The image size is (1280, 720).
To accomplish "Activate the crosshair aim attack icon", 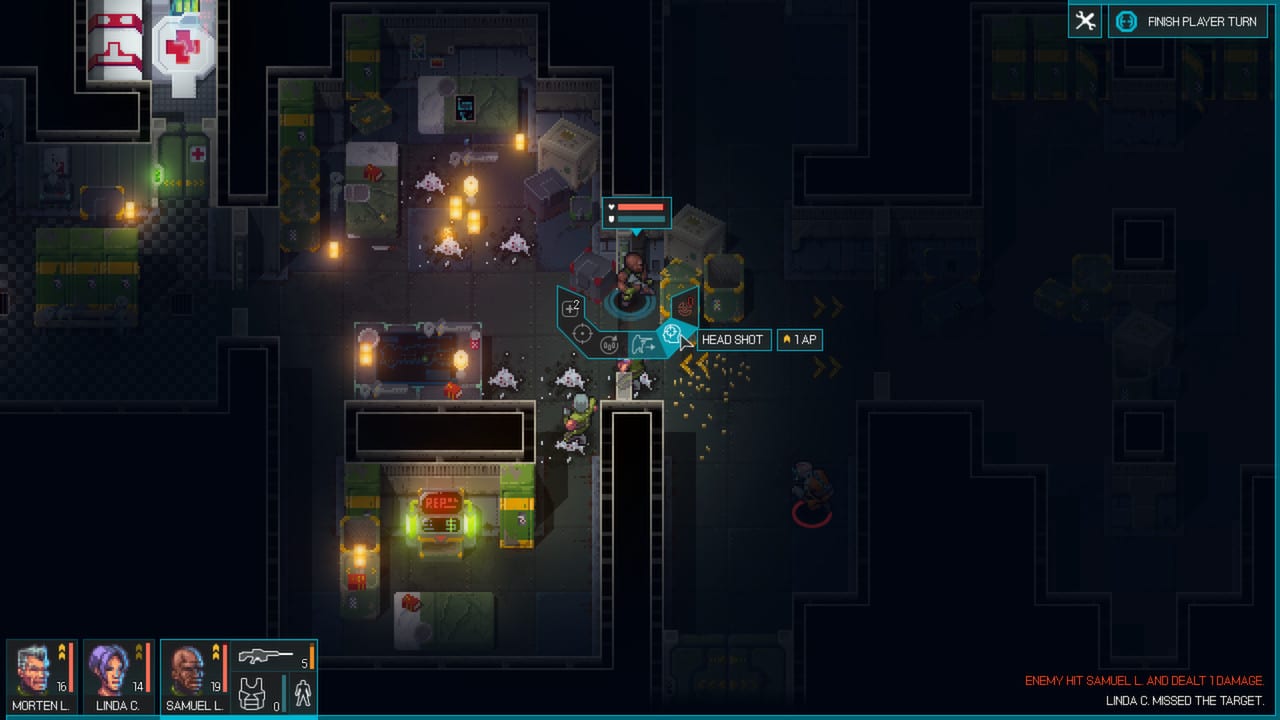I will pos(582,333).
